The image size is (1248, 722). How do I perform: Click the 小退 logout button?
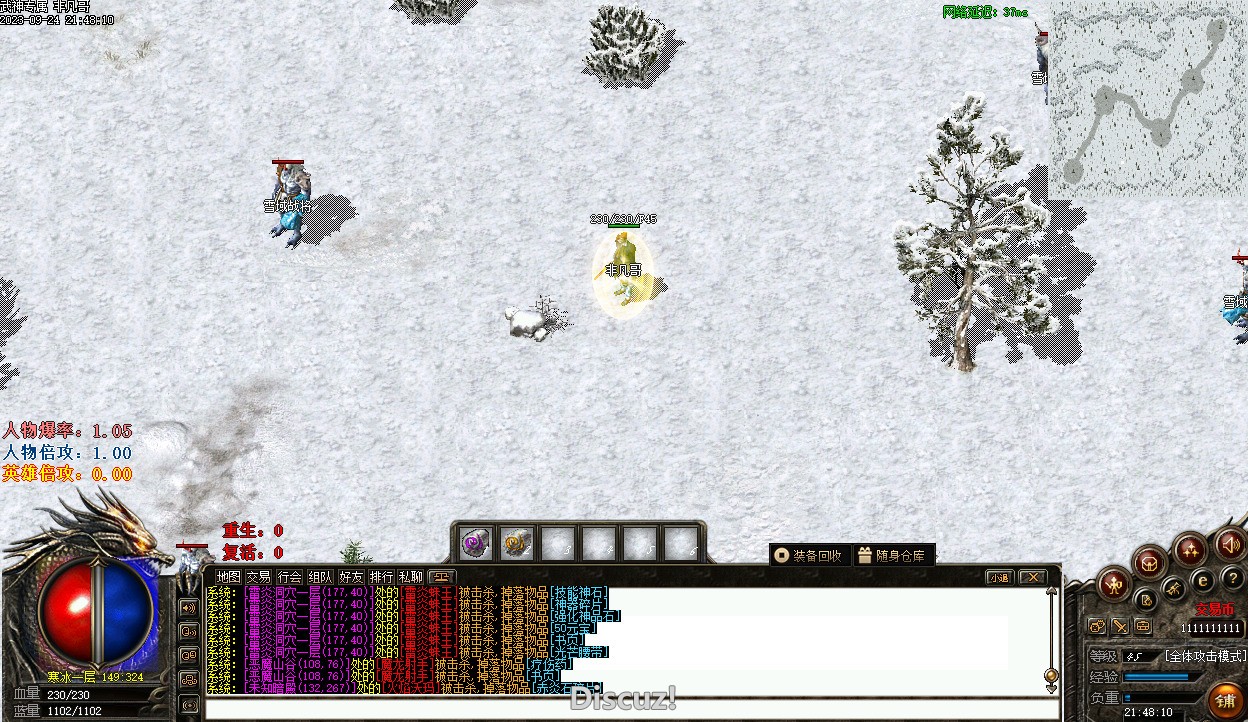coord(999,577)
